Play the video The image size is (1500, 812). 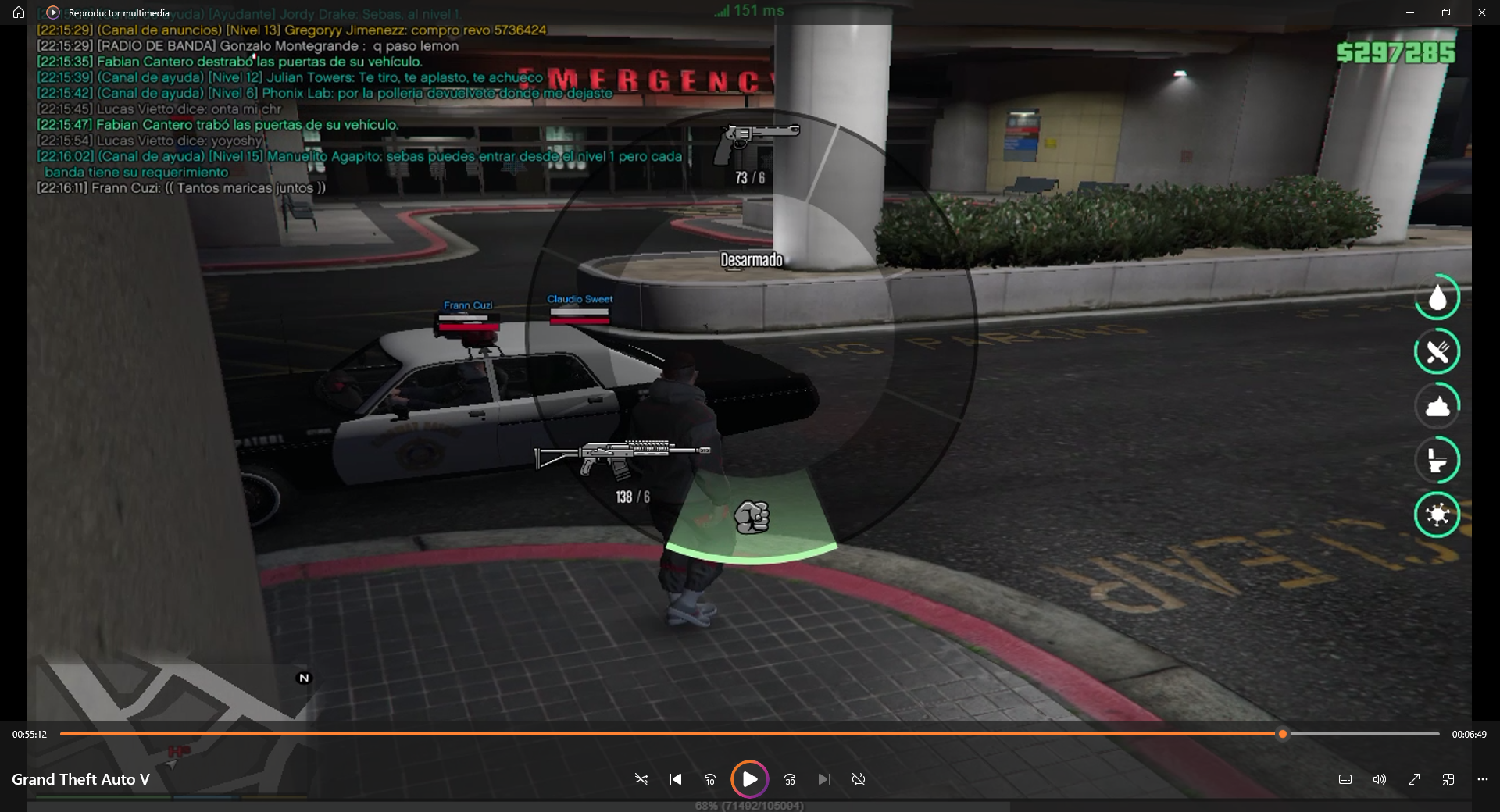coord(749,779)
